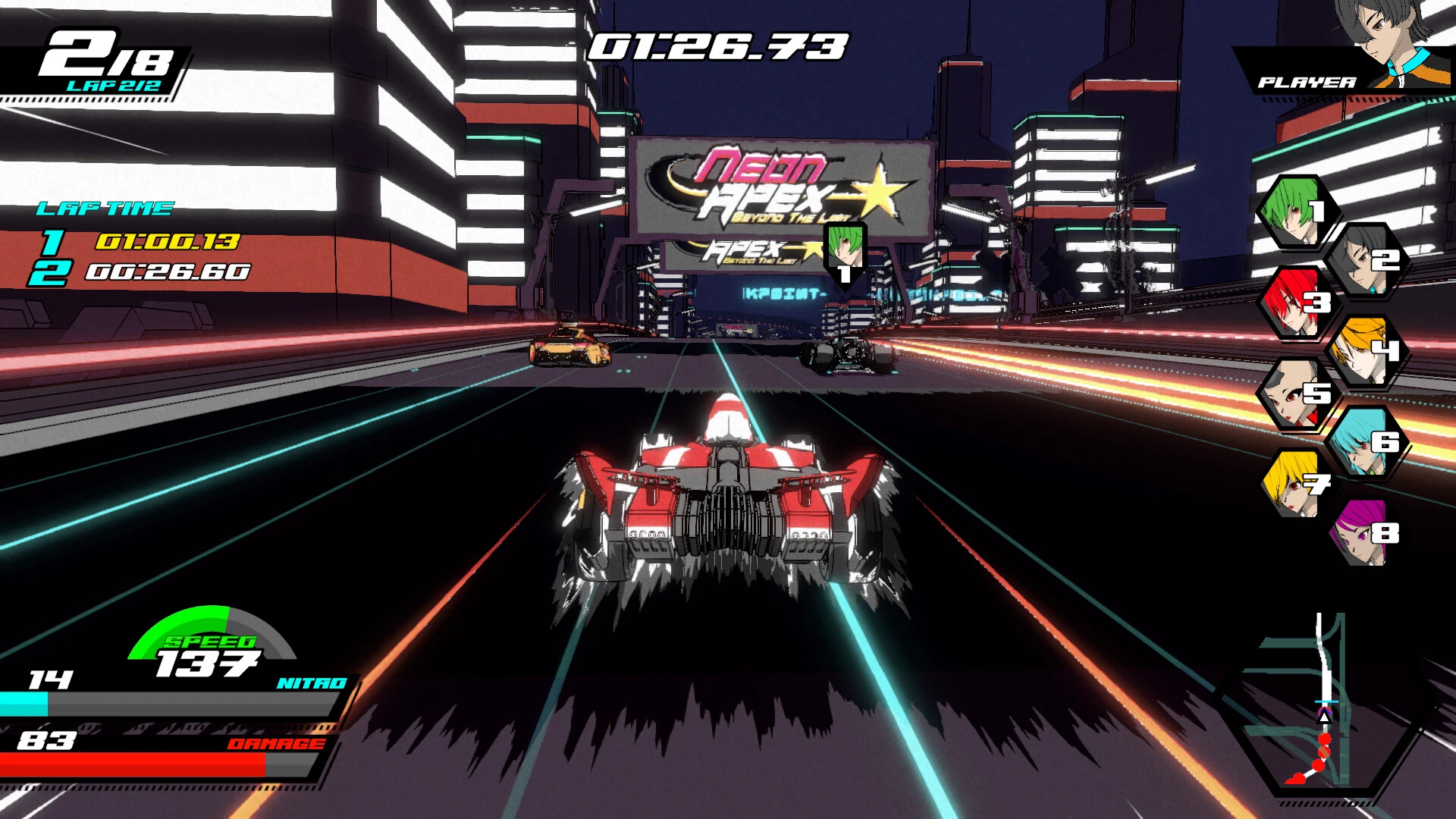
Task: Click the 2nd place racer portrait
Action: click(1363, 261)
